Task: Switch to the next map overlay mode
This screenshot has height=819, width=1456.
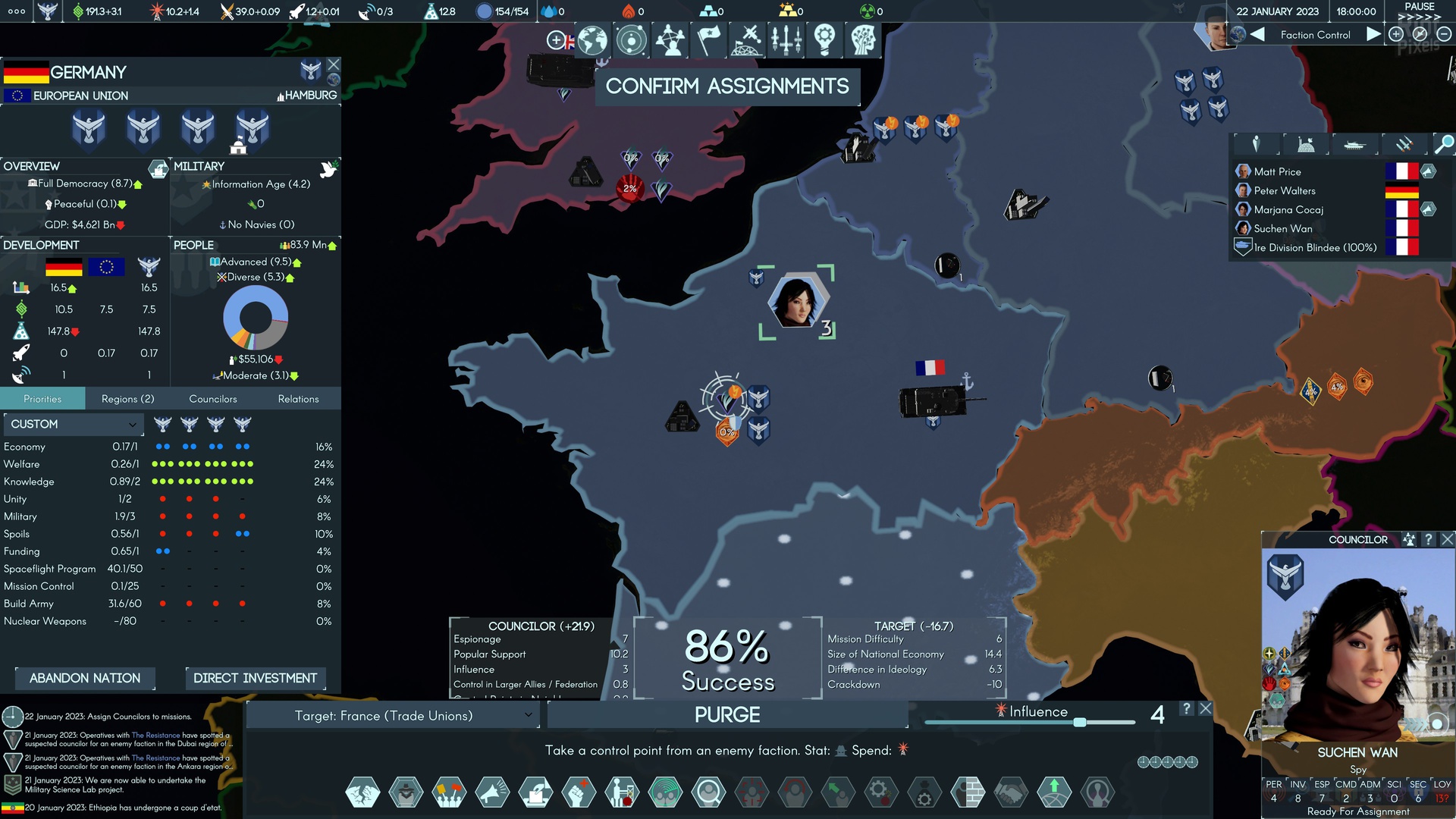Action: [1373, 35]
